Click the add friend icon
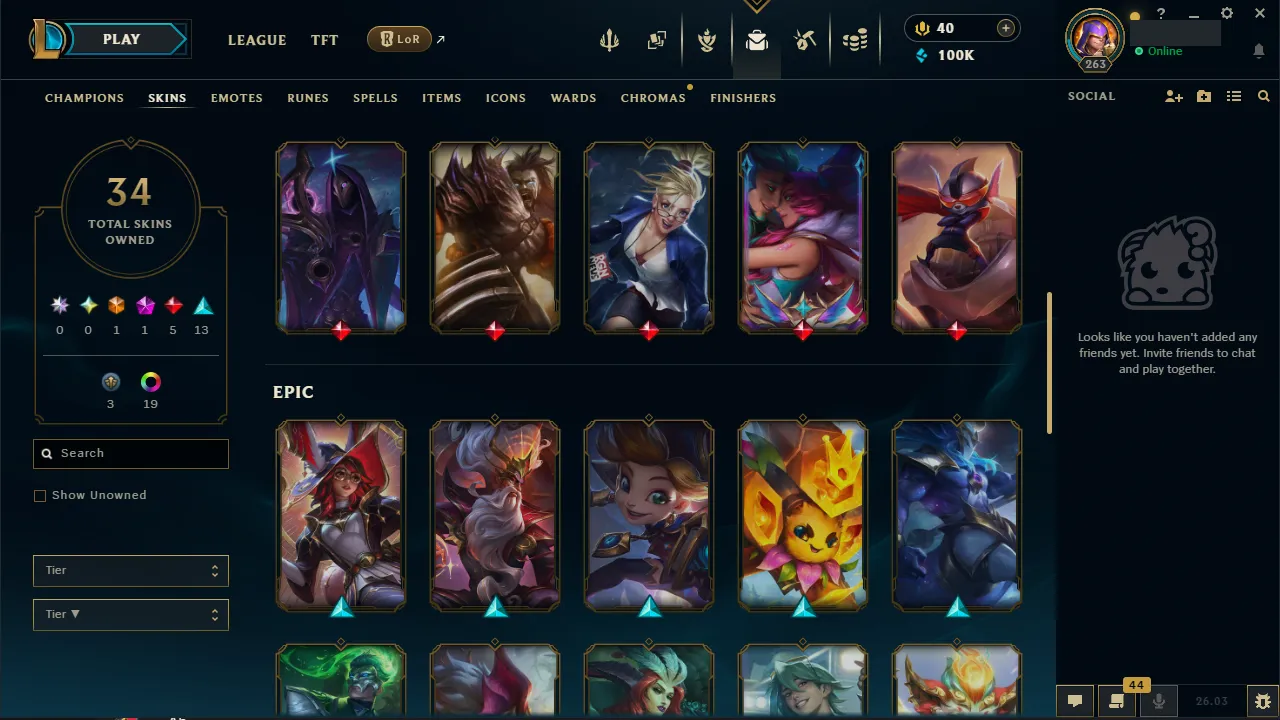This screenshot has height=720, width=1280. 1173,96
